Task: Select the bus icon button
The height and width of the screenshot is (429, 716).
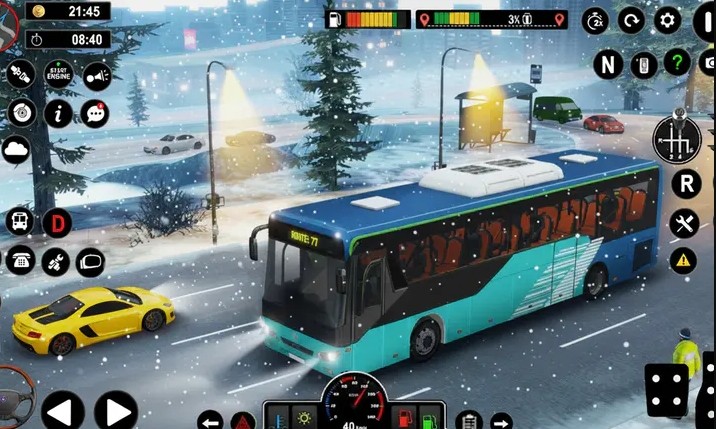Action: pyautogui.click(x=19, y=221)
